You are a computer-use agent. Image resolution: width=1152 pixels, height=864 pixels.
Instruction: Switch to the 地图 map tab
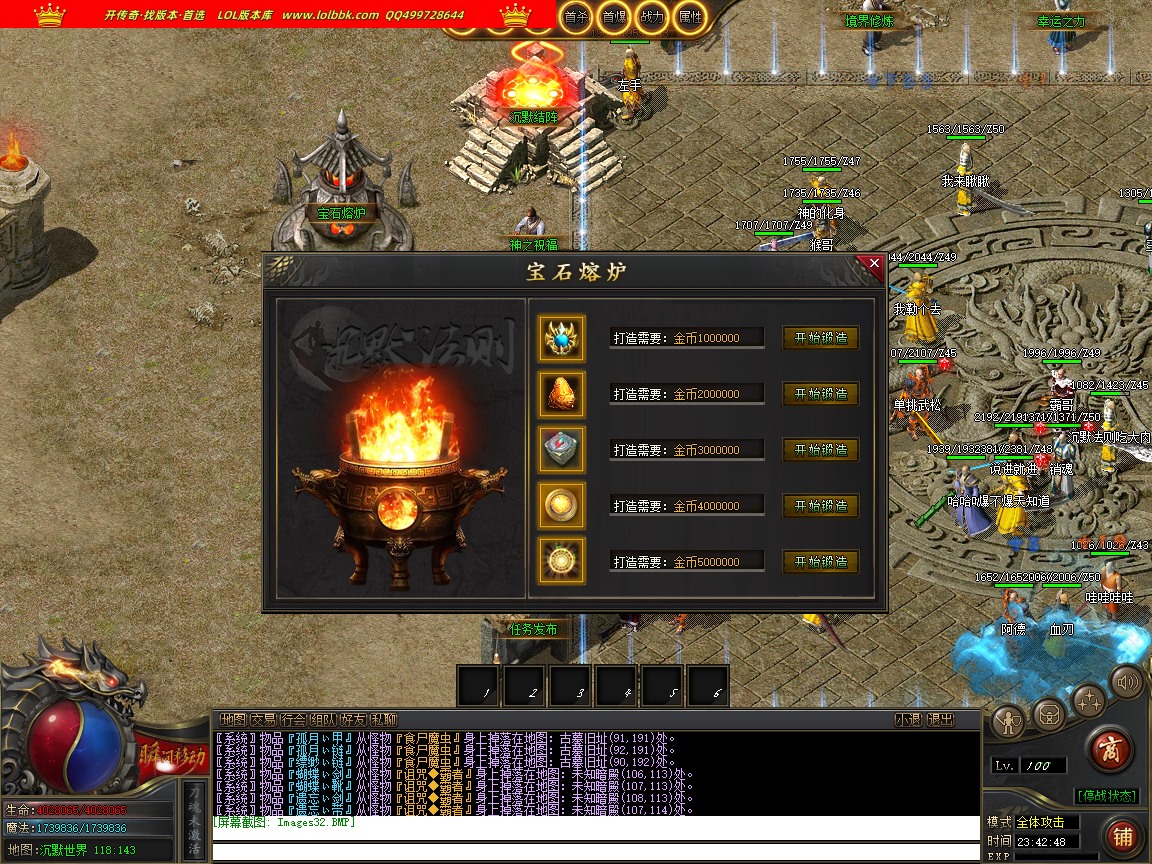233,719
